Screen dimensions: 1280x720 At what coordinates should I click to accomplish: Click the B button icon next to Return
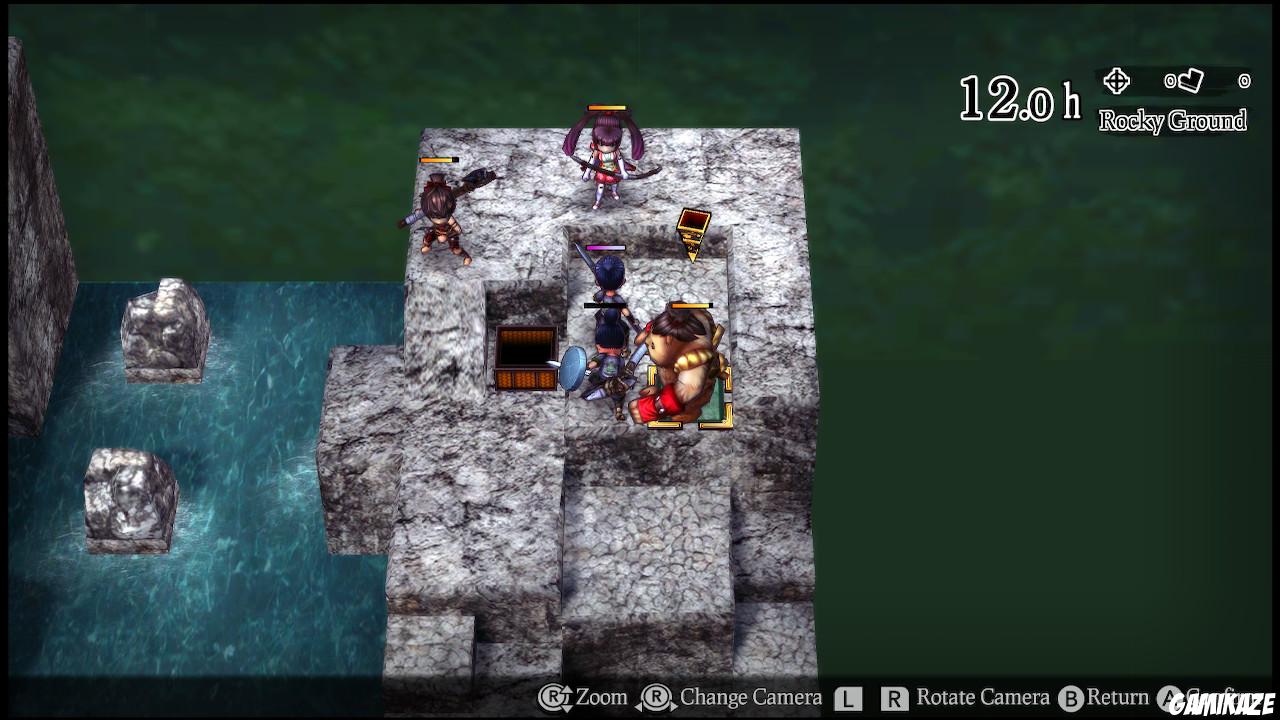click(1069, 697)
